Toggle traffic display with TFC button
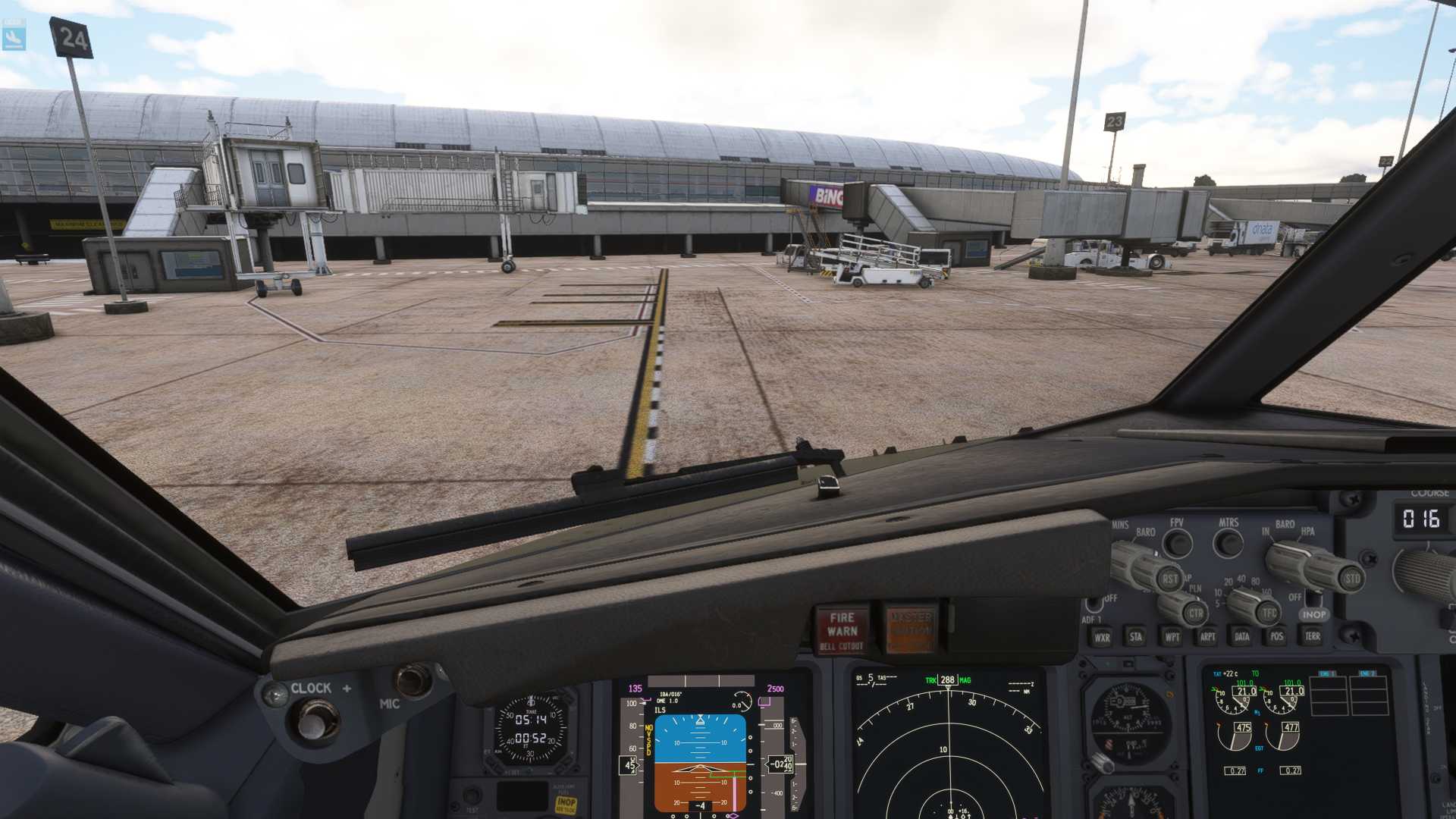The image size is (1456, 819). pyautogui.click(x=1269, y=613)
